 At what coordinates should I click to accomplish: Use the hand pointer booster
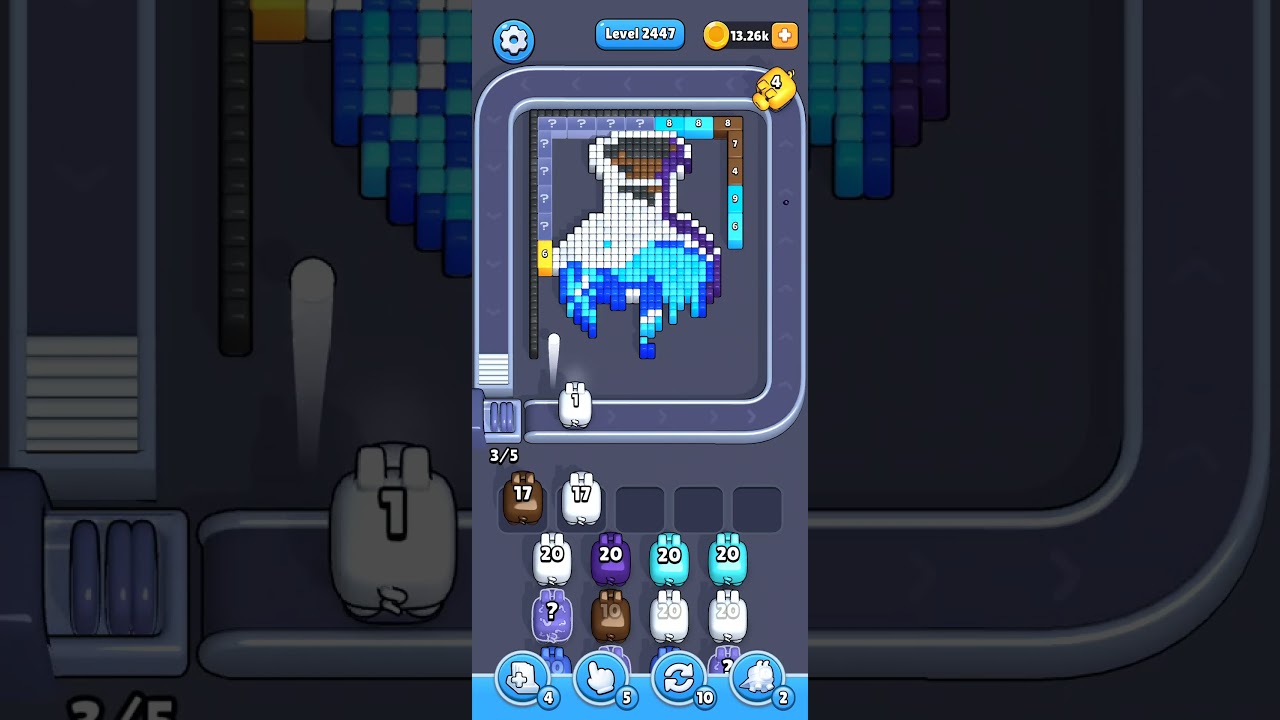pyautogui.click(x=600, y=678)
